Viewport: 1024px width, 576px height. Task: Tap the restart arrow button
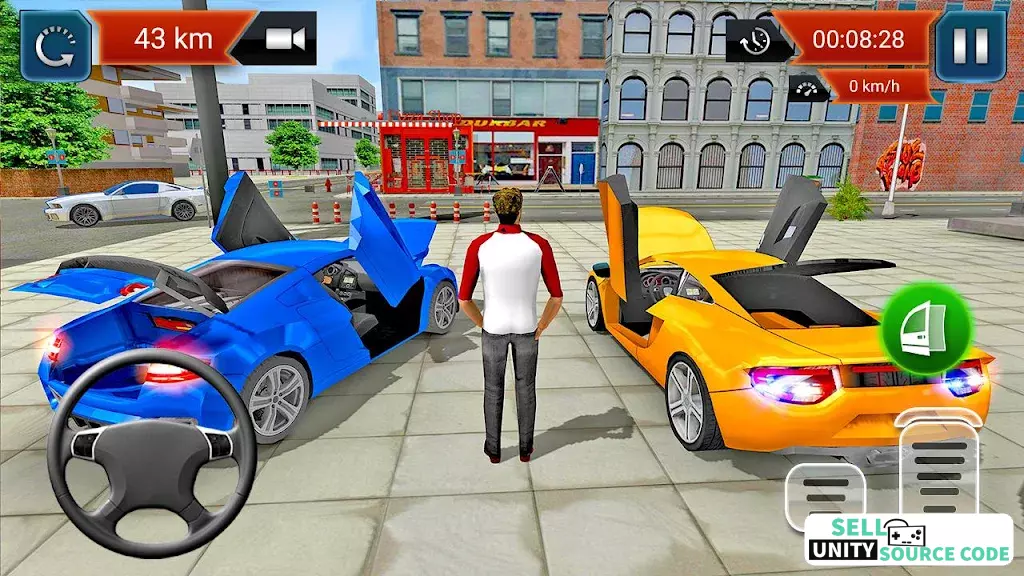56,45
